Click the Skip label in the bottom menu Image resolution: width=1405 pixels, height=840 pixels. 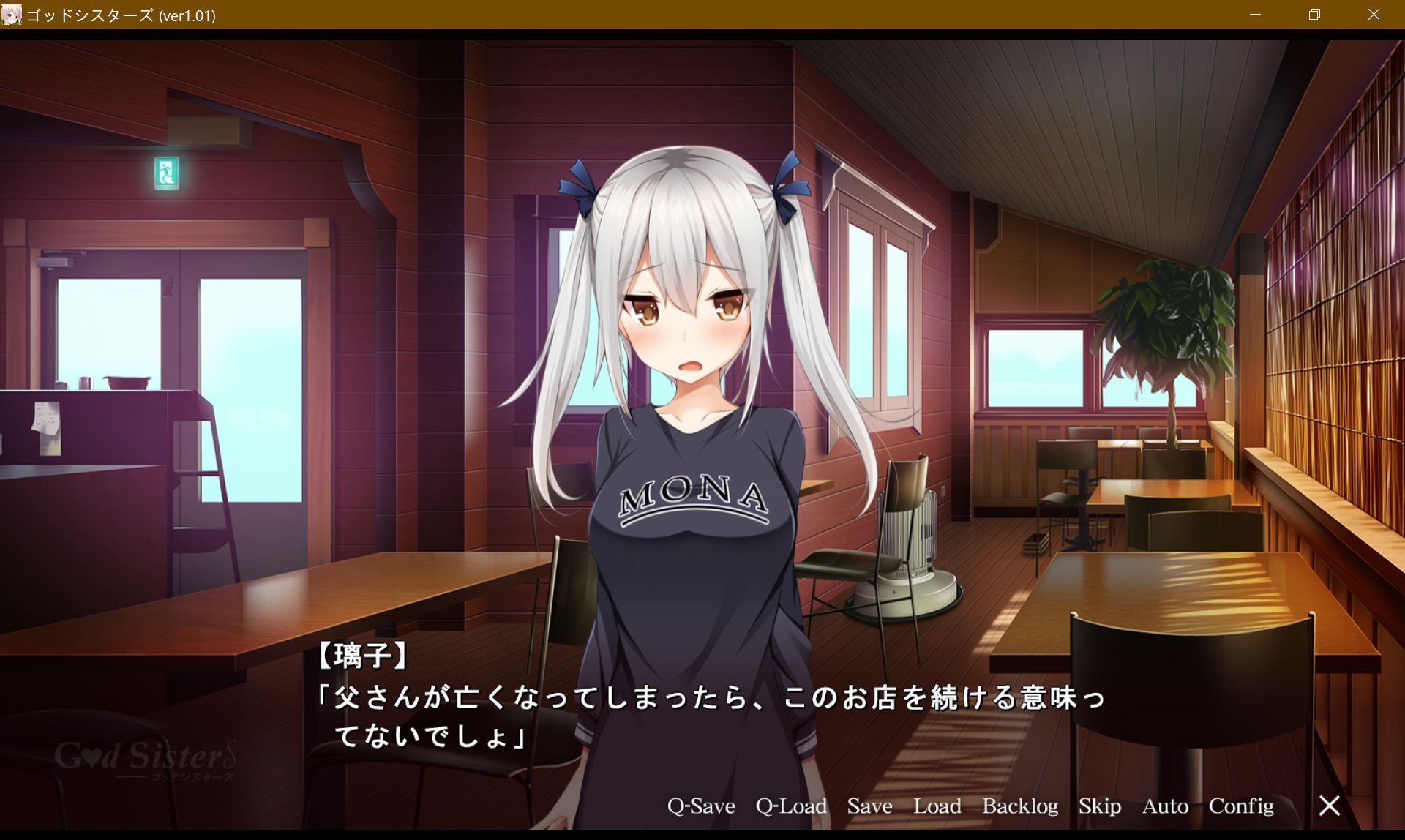coord(1099,806)
